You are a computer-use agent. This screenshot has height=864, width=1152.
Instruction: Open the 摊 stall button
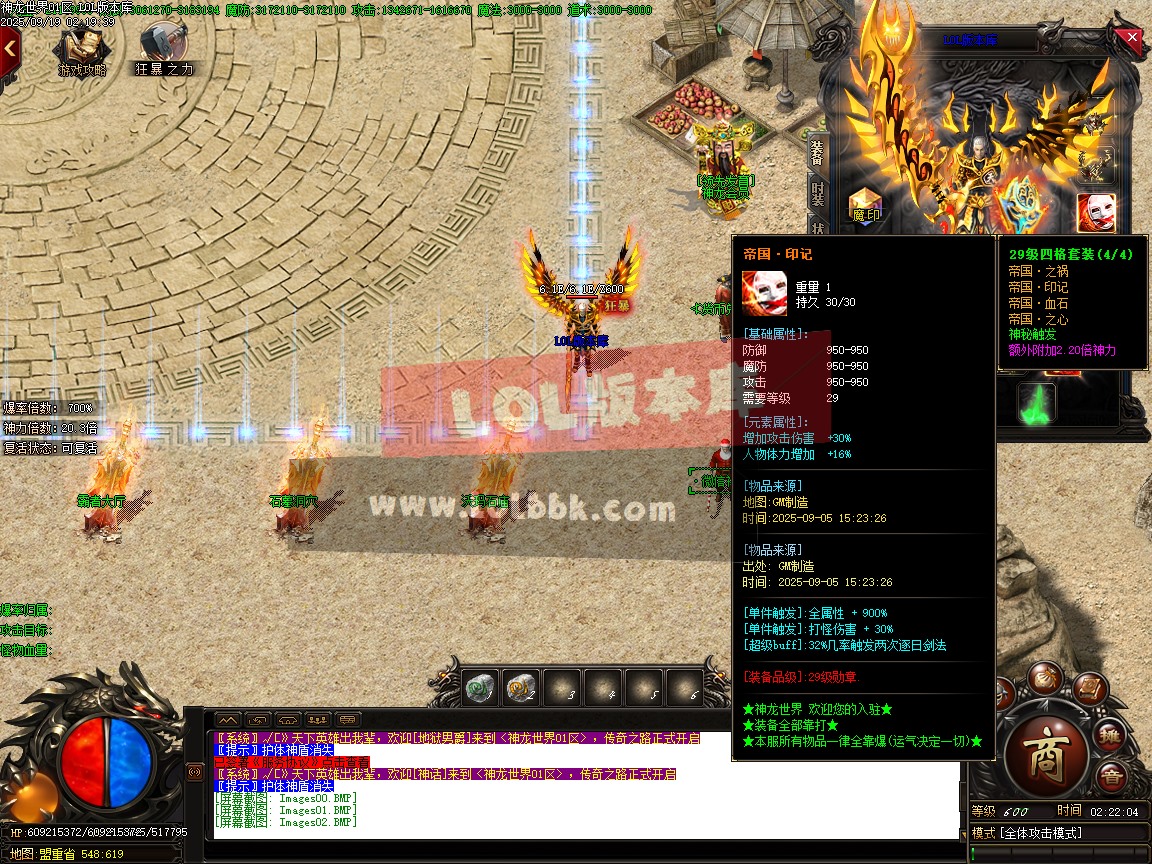click(x=1109, y=736)
